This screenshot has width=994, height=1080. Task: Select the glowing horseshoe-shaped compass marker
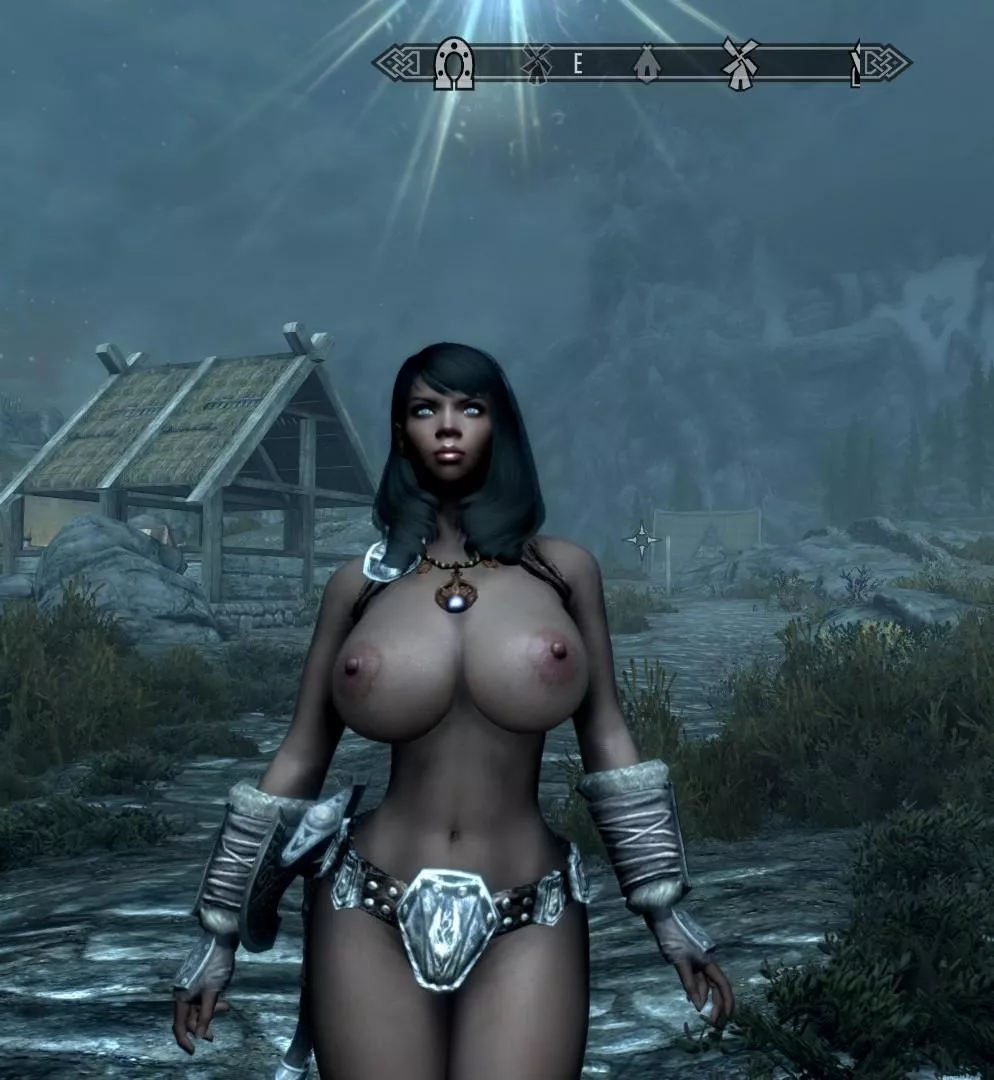453,64
